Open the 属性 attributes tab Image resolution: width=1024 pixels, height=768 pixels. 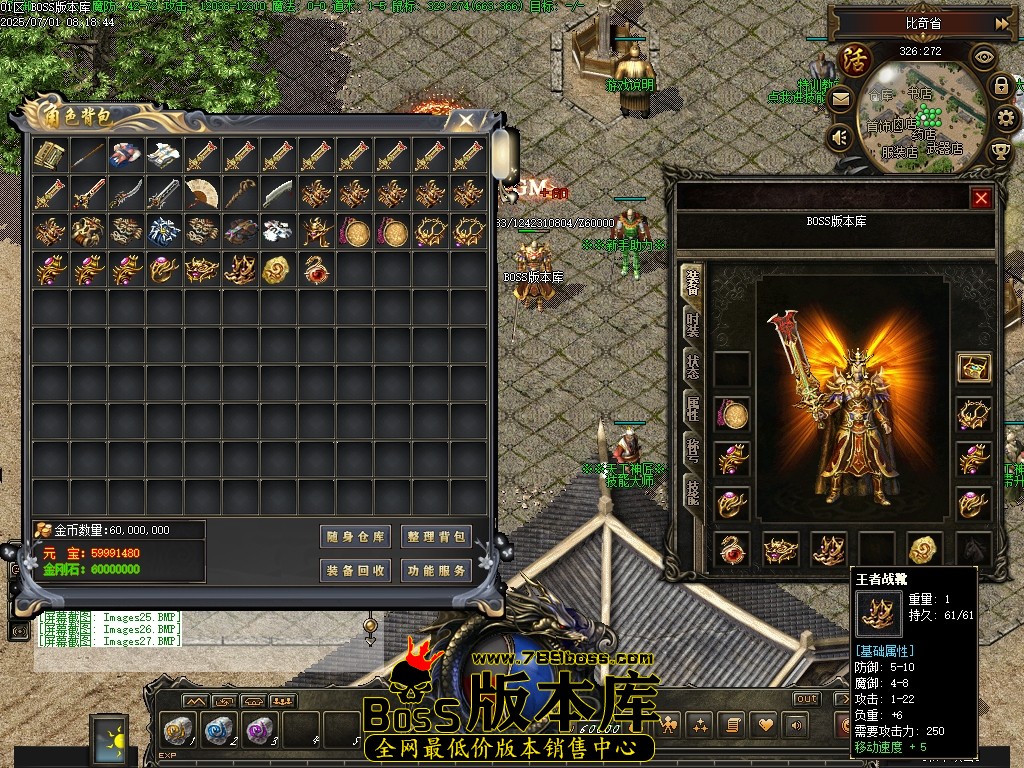(x=692, y=407)
